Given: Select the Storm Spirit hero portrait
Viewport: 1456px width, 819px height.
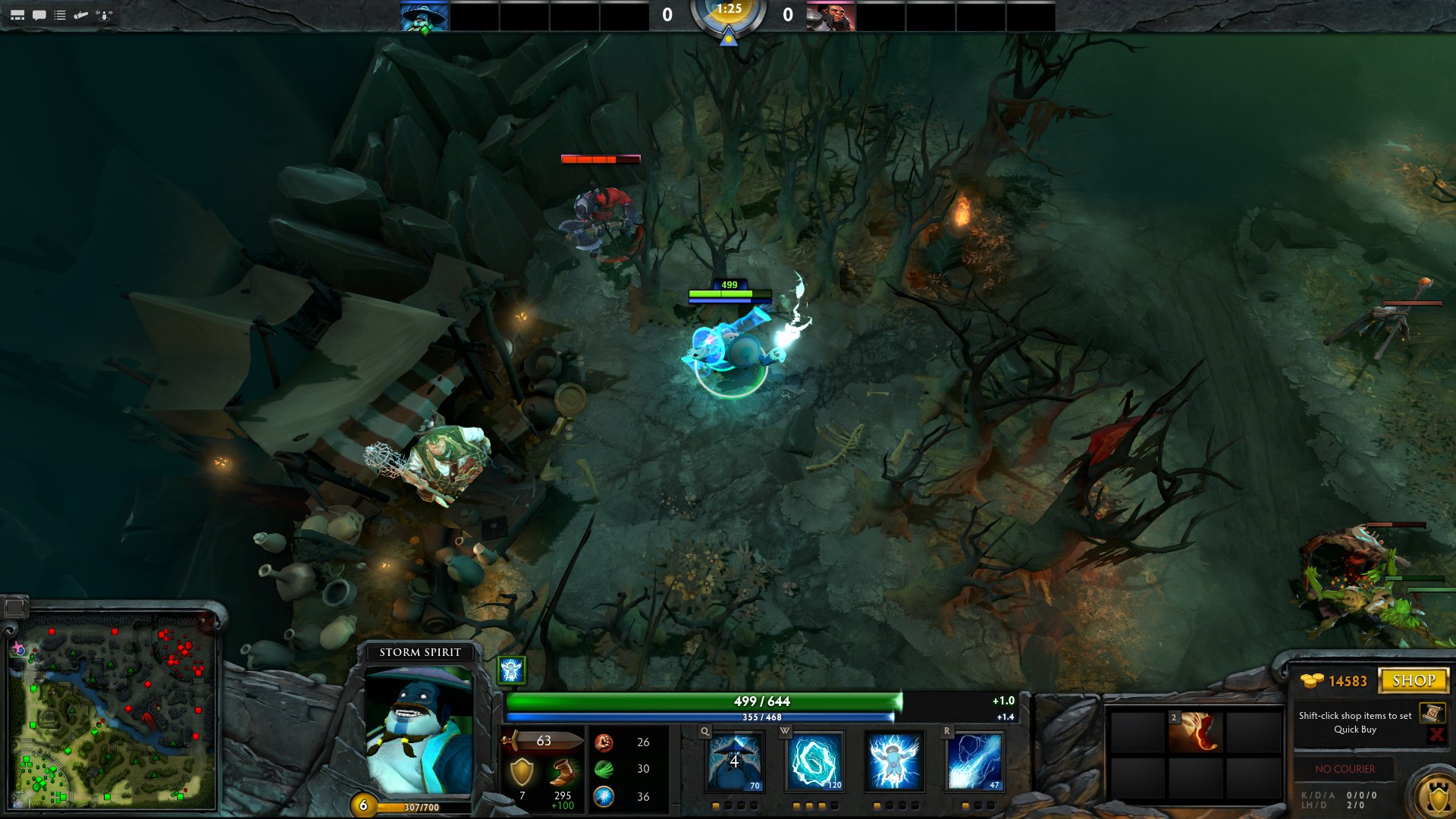Looking at the screenshot, I should [419, 730].
